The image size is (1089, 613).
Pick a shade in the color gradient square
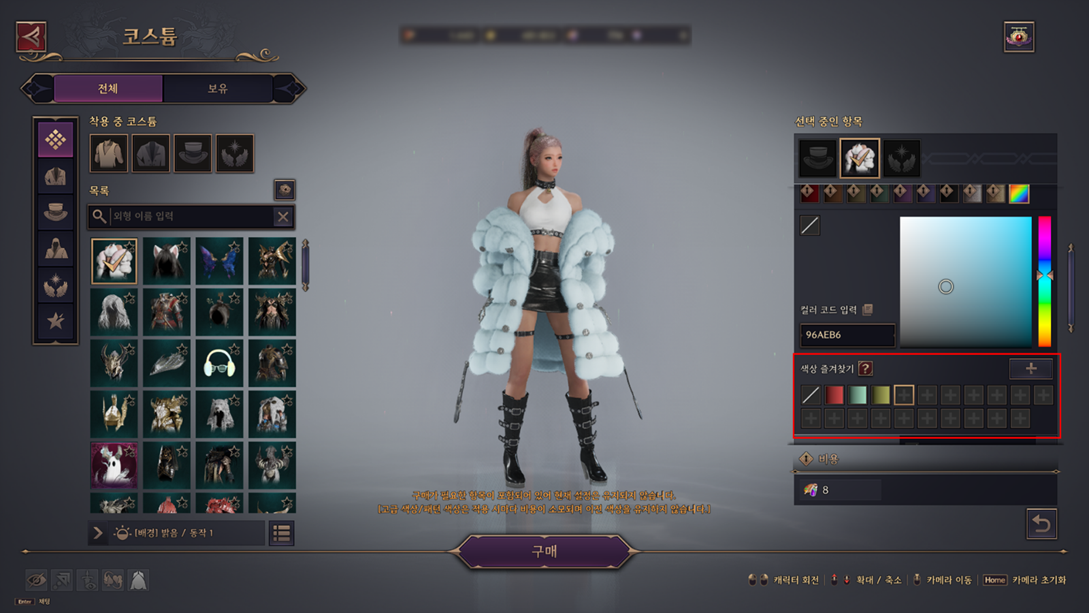click(x=965, y=282)
